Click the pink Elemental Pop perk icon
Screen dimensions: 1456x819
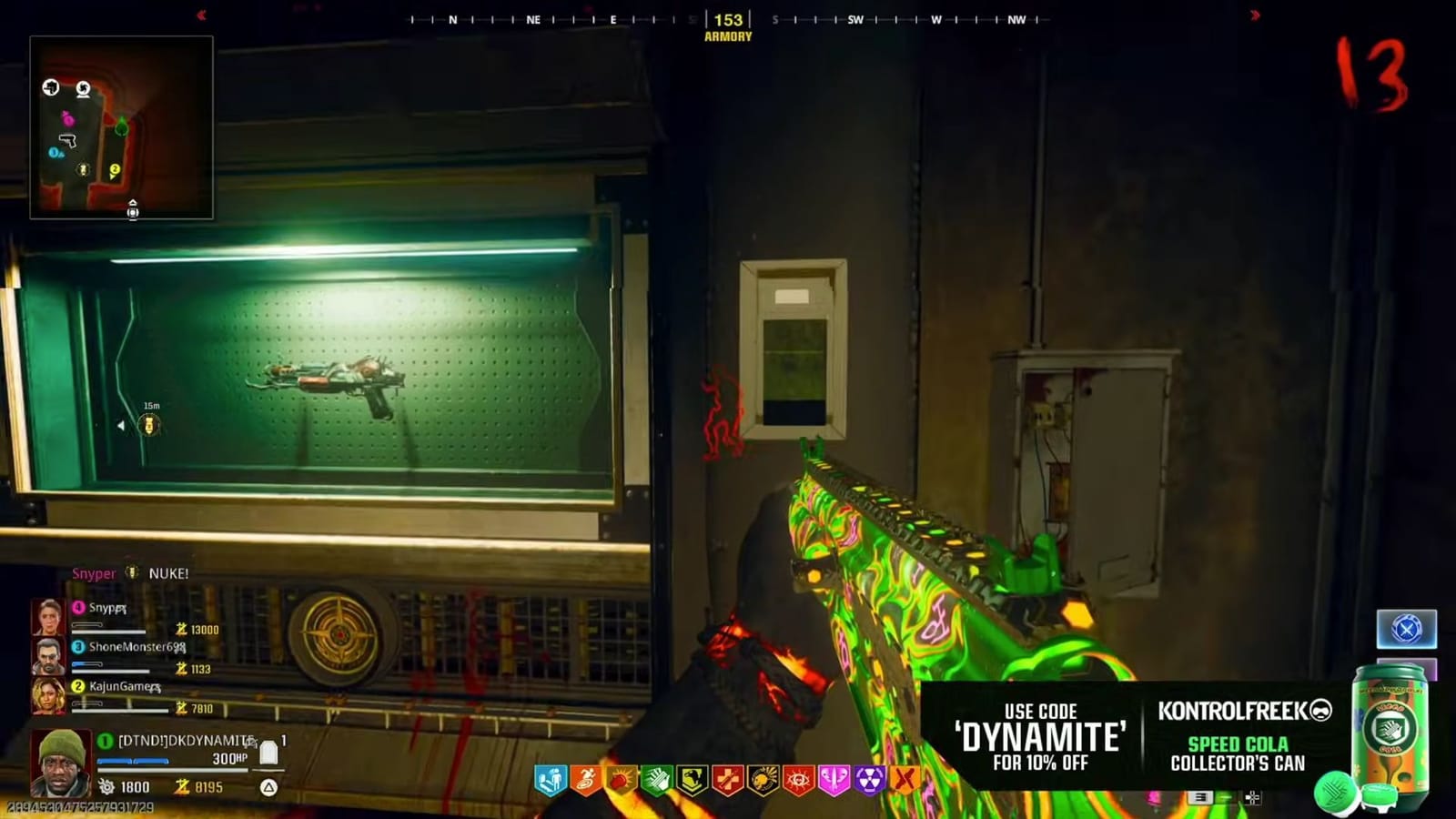[834, 779]
